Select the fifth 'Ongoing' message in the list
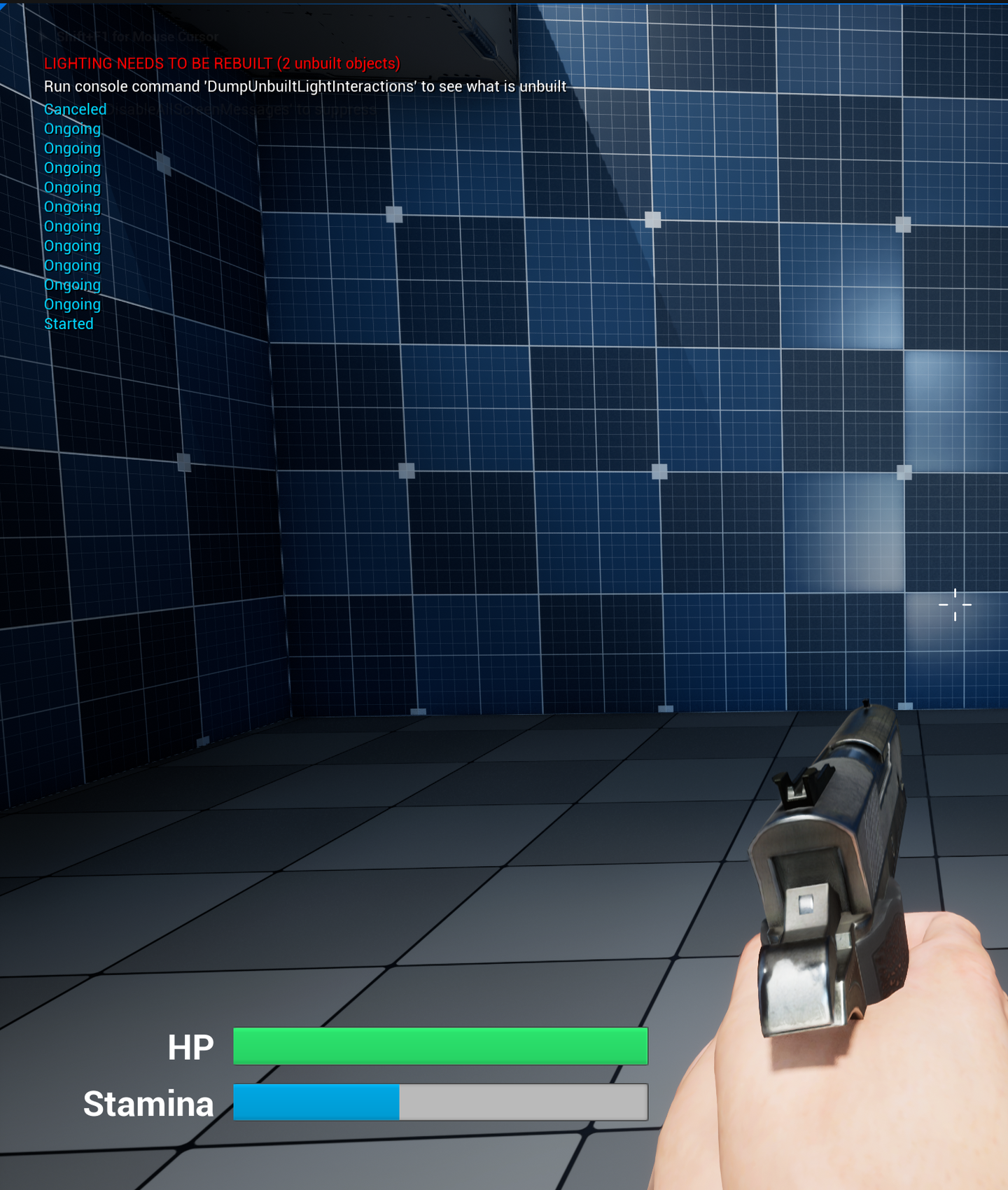The width and height of the screenshot is (1008, 1190). (x=72, y=206)
